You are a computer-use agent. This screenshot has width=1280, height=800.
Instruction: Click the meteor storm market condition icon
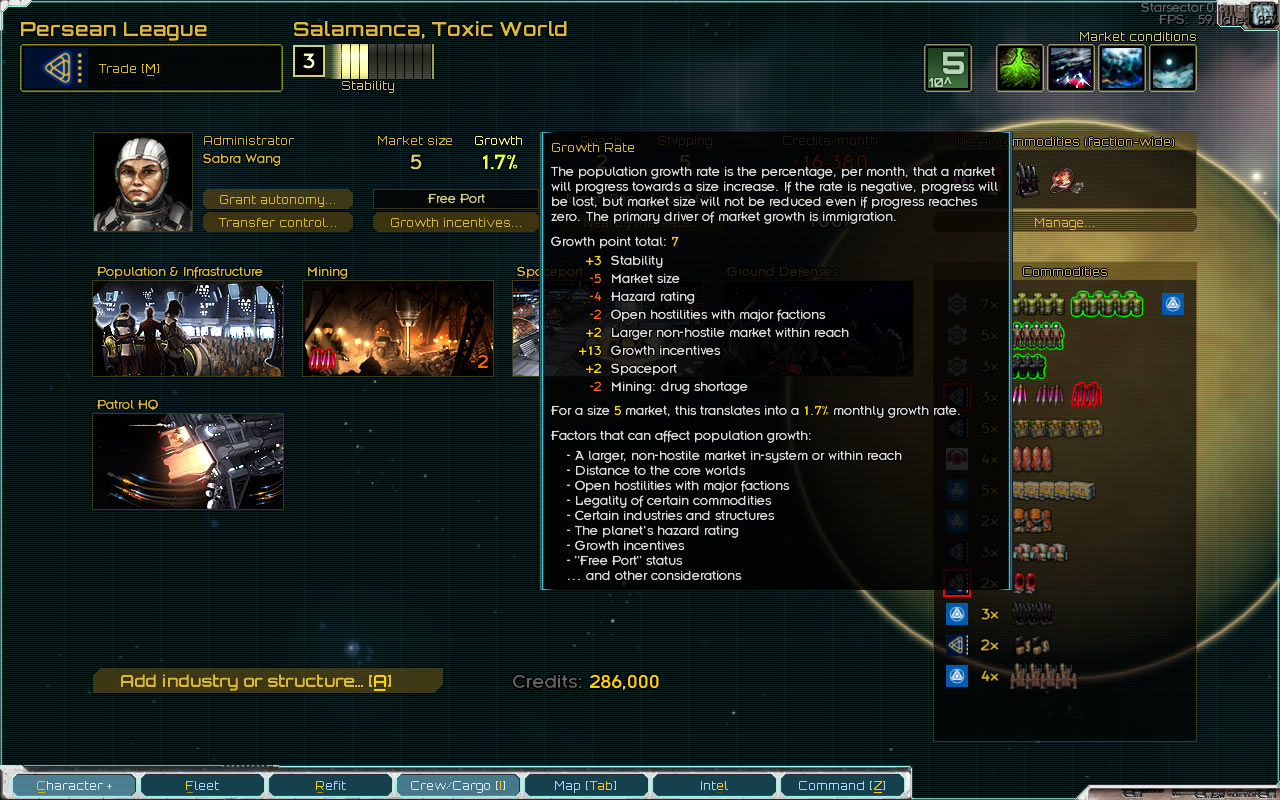tap(1071, 67)
